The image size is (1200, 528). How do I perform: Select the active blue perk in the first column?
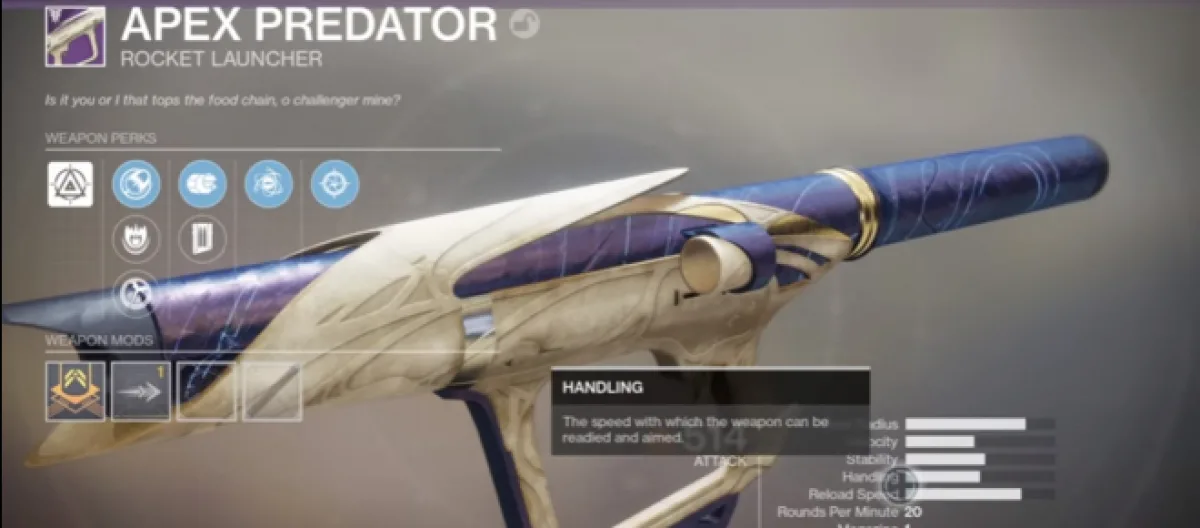click(136, 184)
